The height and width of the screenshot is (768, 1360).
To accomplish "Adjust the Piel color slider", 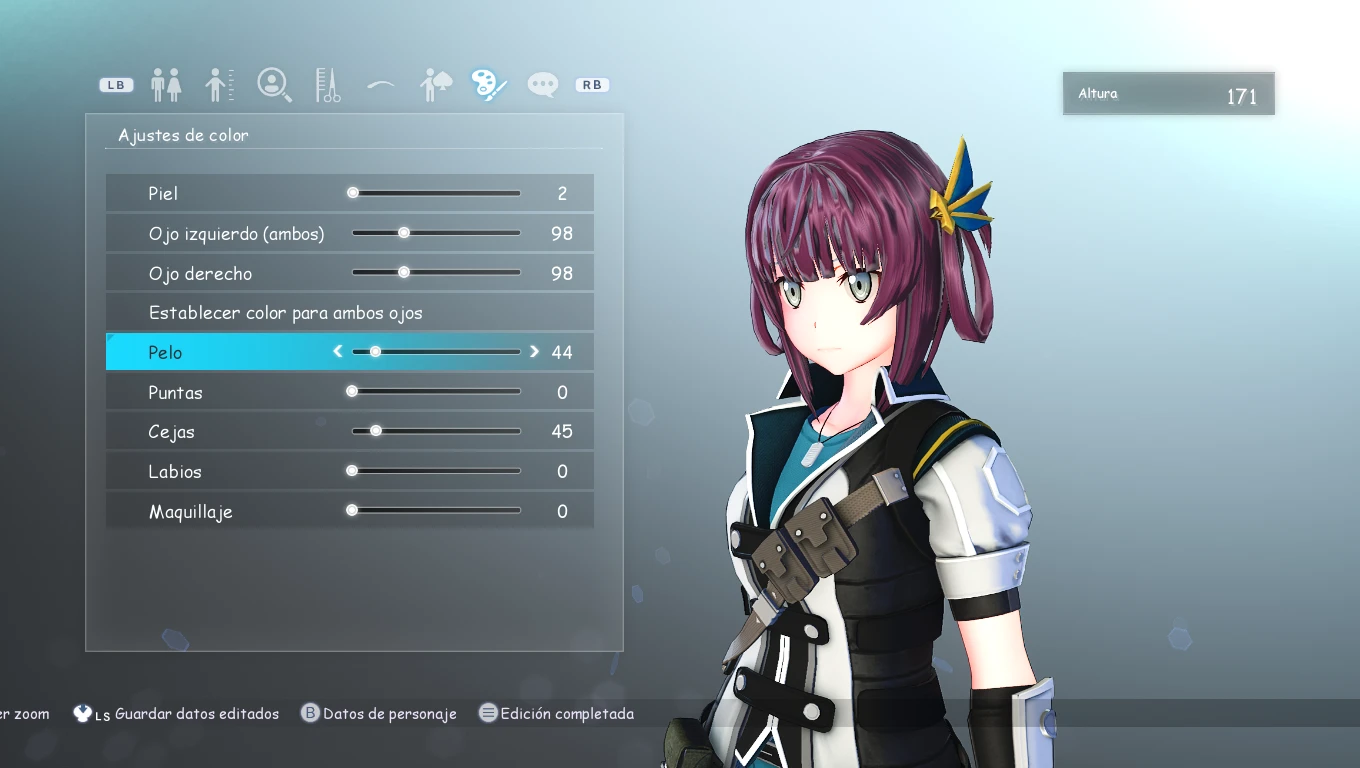I will (x=436, y=193).
